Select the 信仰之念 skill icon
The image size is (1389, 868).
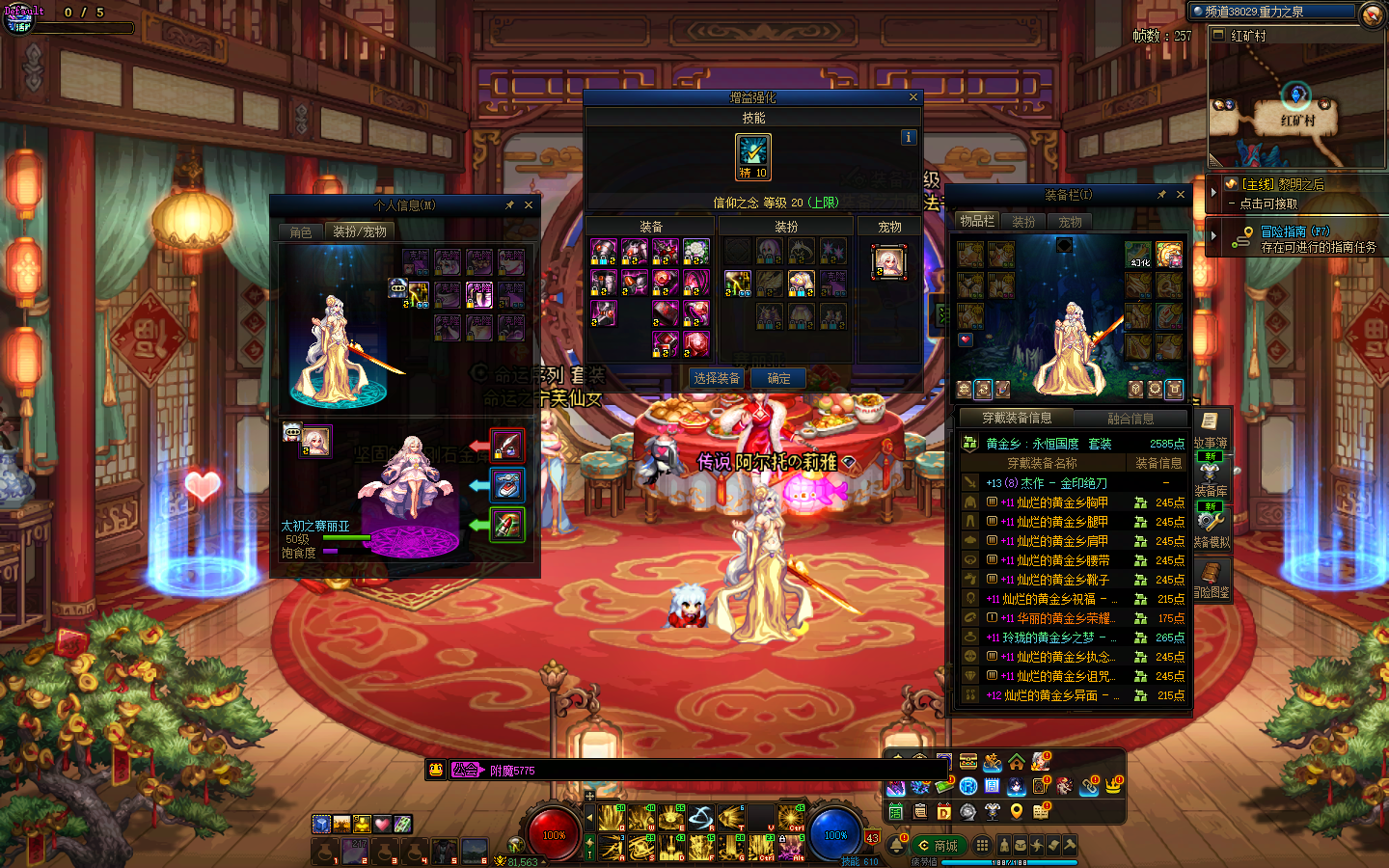(752, 156)
